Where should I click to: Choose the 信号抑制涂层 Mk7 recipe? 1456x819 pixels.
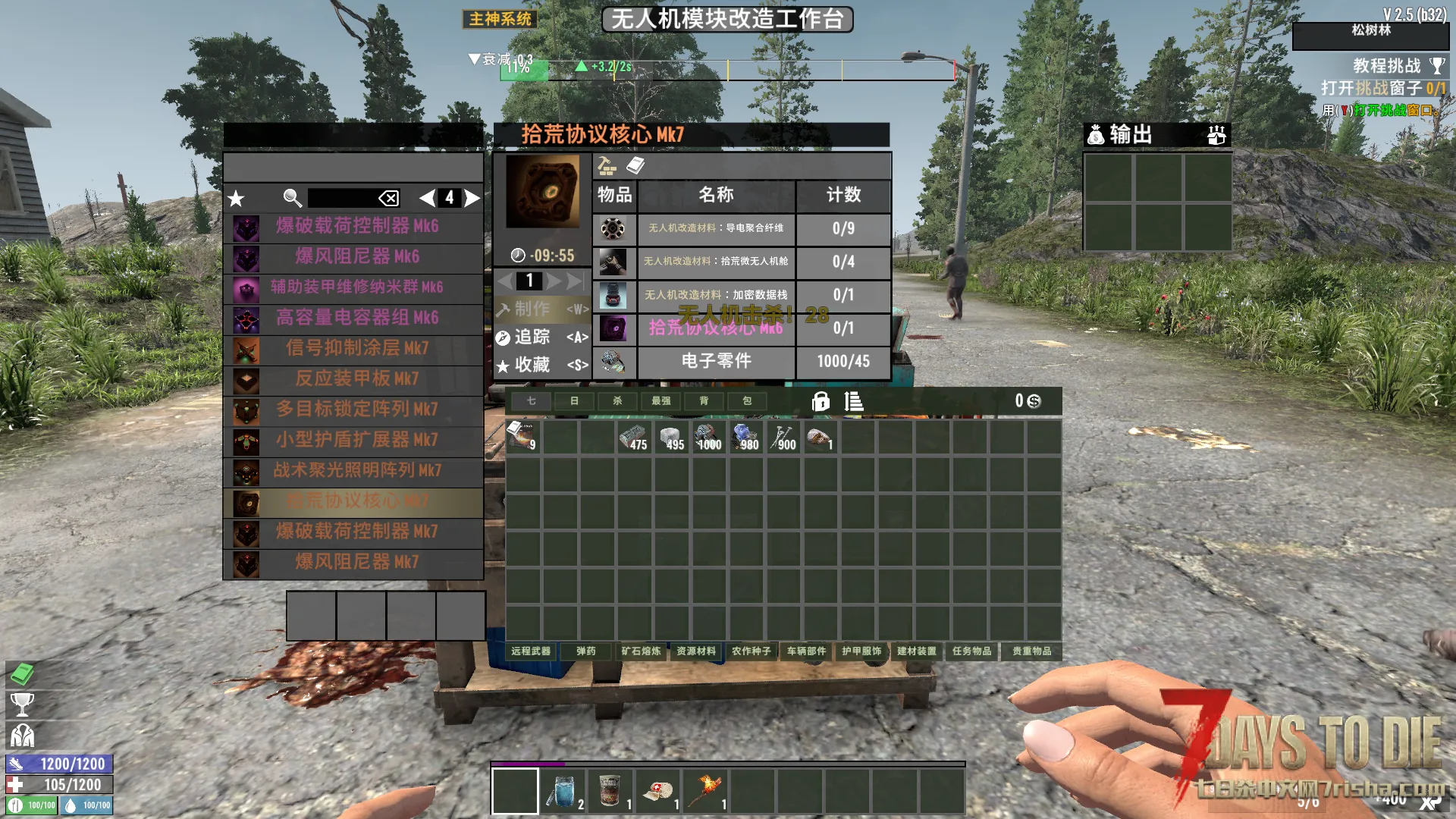point(356,348)
